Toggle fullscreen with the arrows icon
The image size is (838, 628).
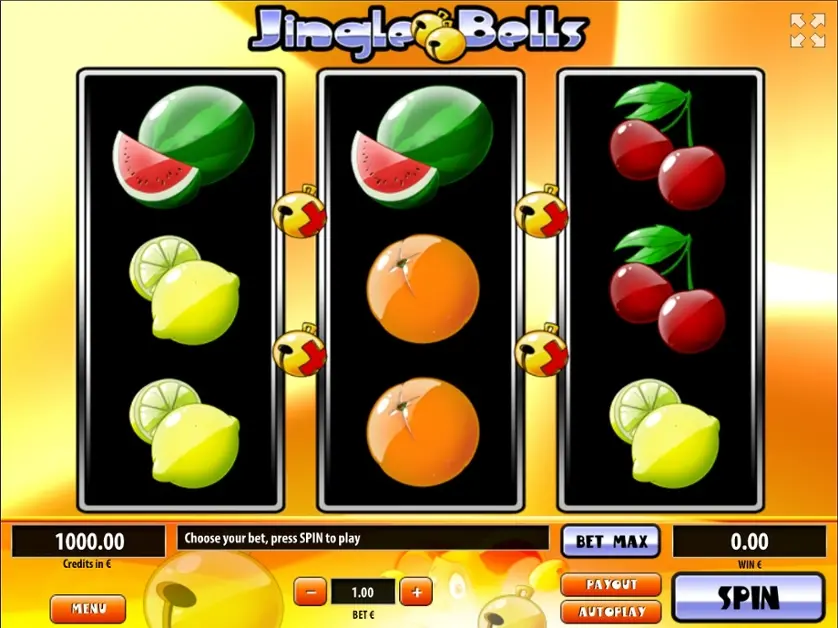point(807,30)
